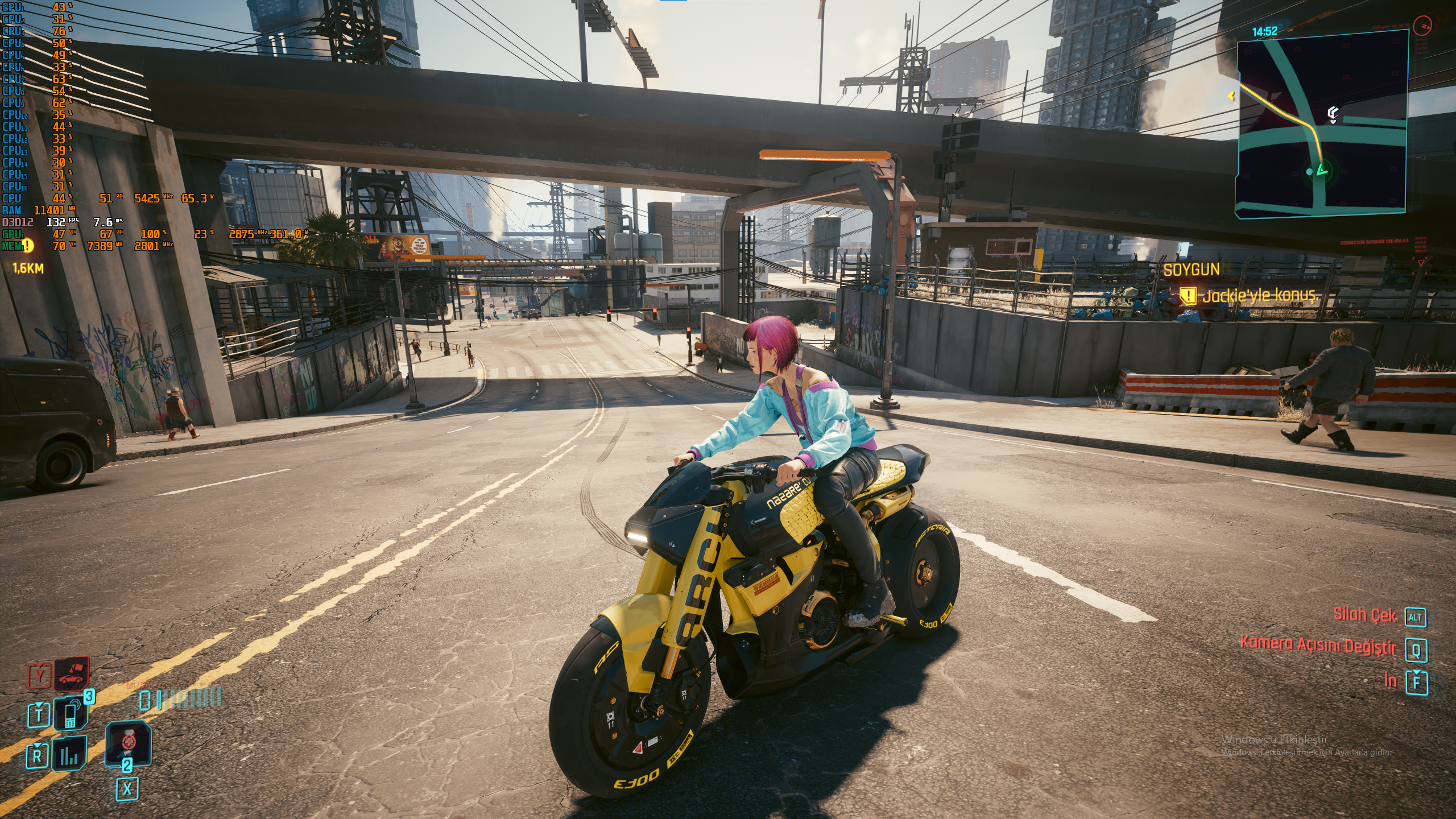Image resolution: width=1456 pixels, height=819 pixels.
Task: Click the Silah Çek action label
Action: (x=1364, y=615)
